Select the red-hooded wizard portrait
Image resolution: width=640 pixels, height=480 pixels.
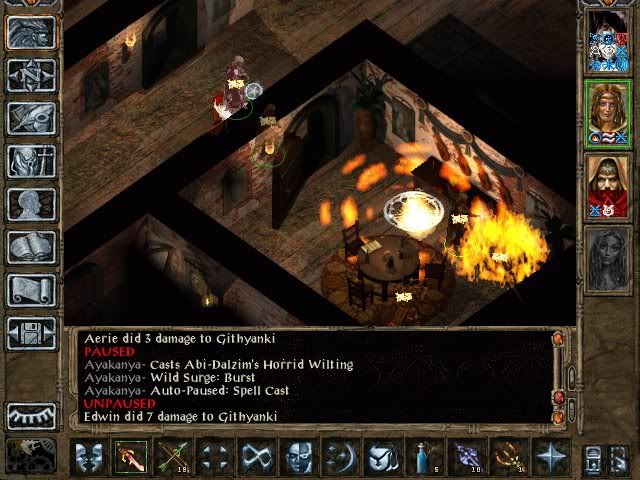click(608, 184)
